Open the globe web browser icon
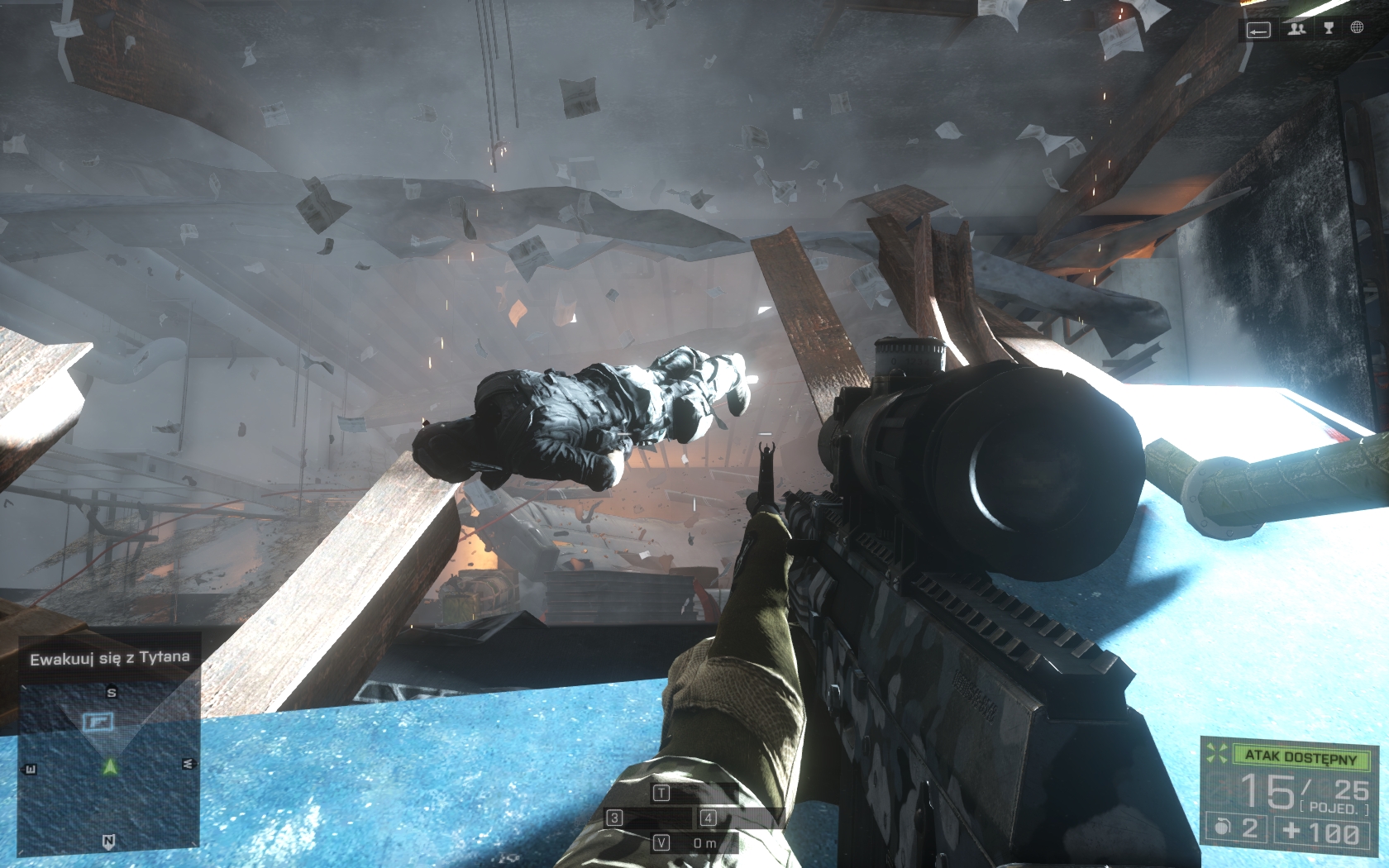 coord(1357,28)
